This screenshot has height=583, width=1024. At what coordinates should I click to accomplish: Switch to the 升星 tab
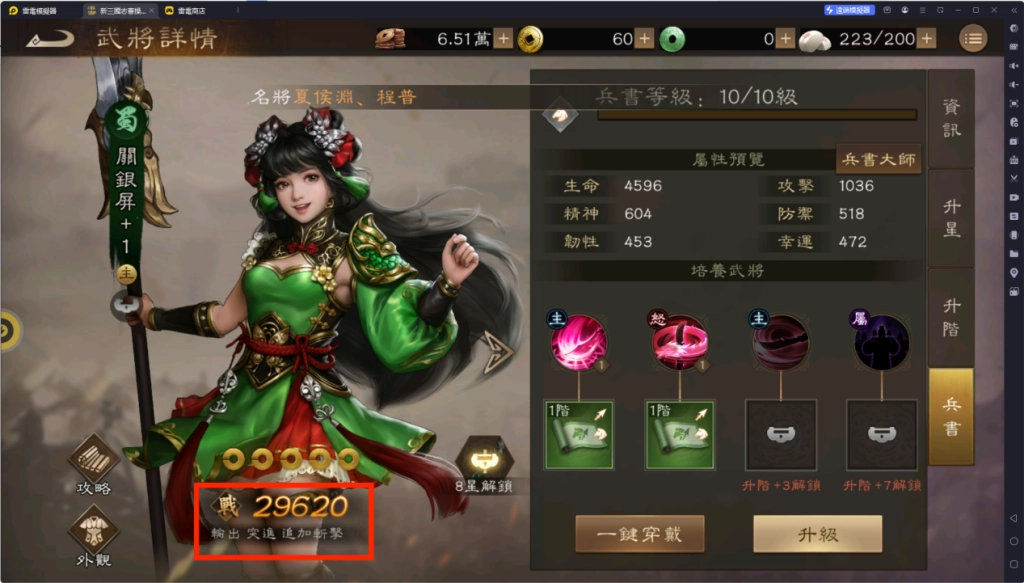click(951, 217)
